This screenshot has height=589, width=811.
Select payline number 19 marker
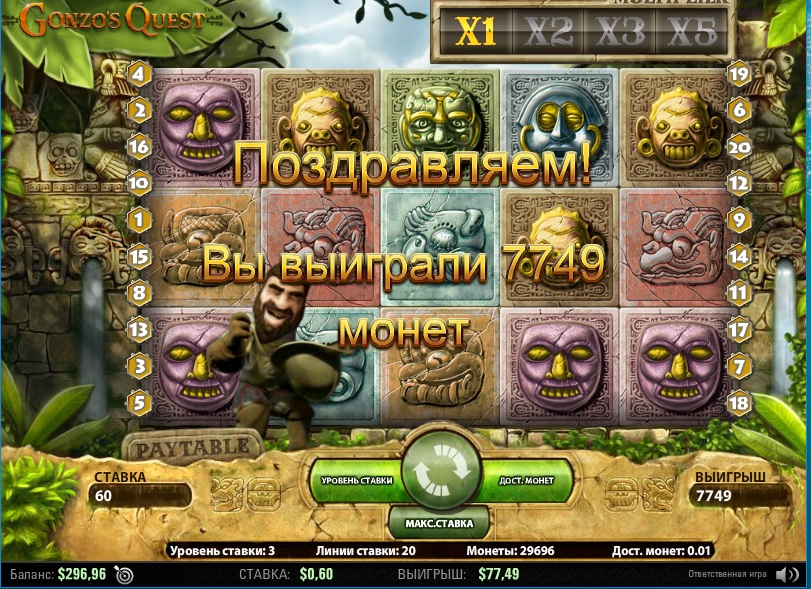(x=739, y=74)
